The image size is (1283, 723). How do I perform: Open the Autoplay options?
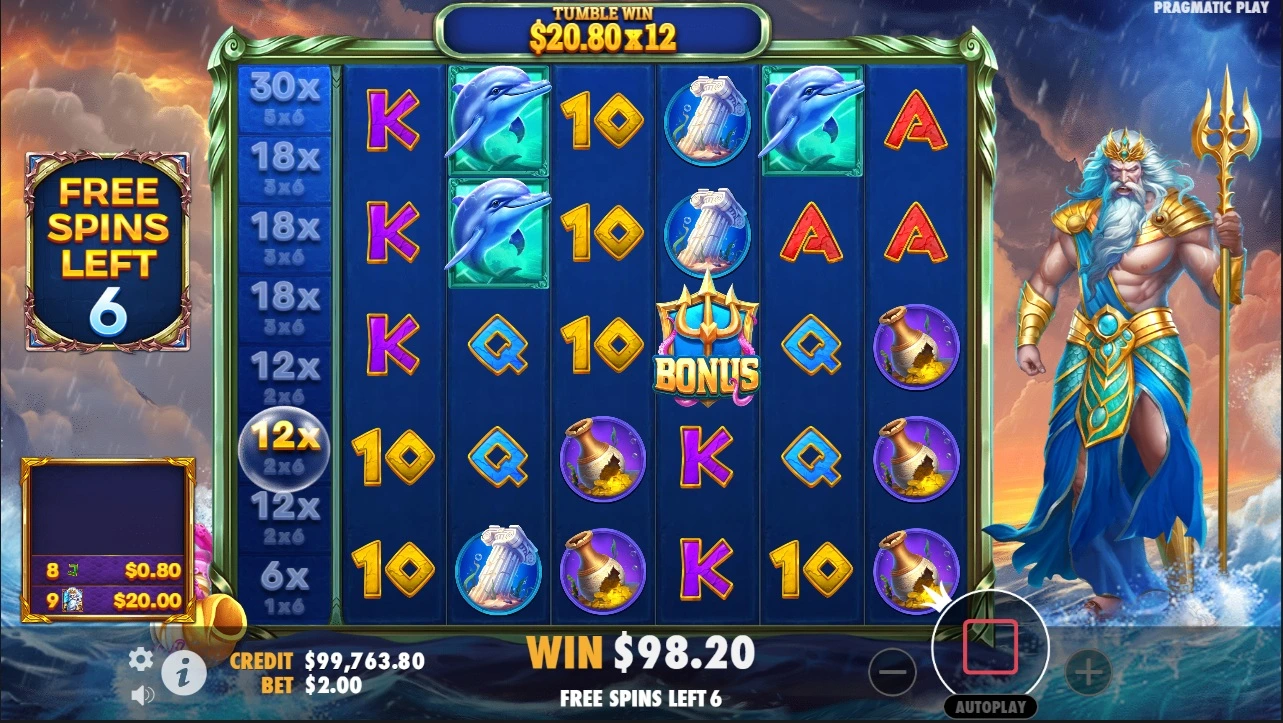pos(990,707)
